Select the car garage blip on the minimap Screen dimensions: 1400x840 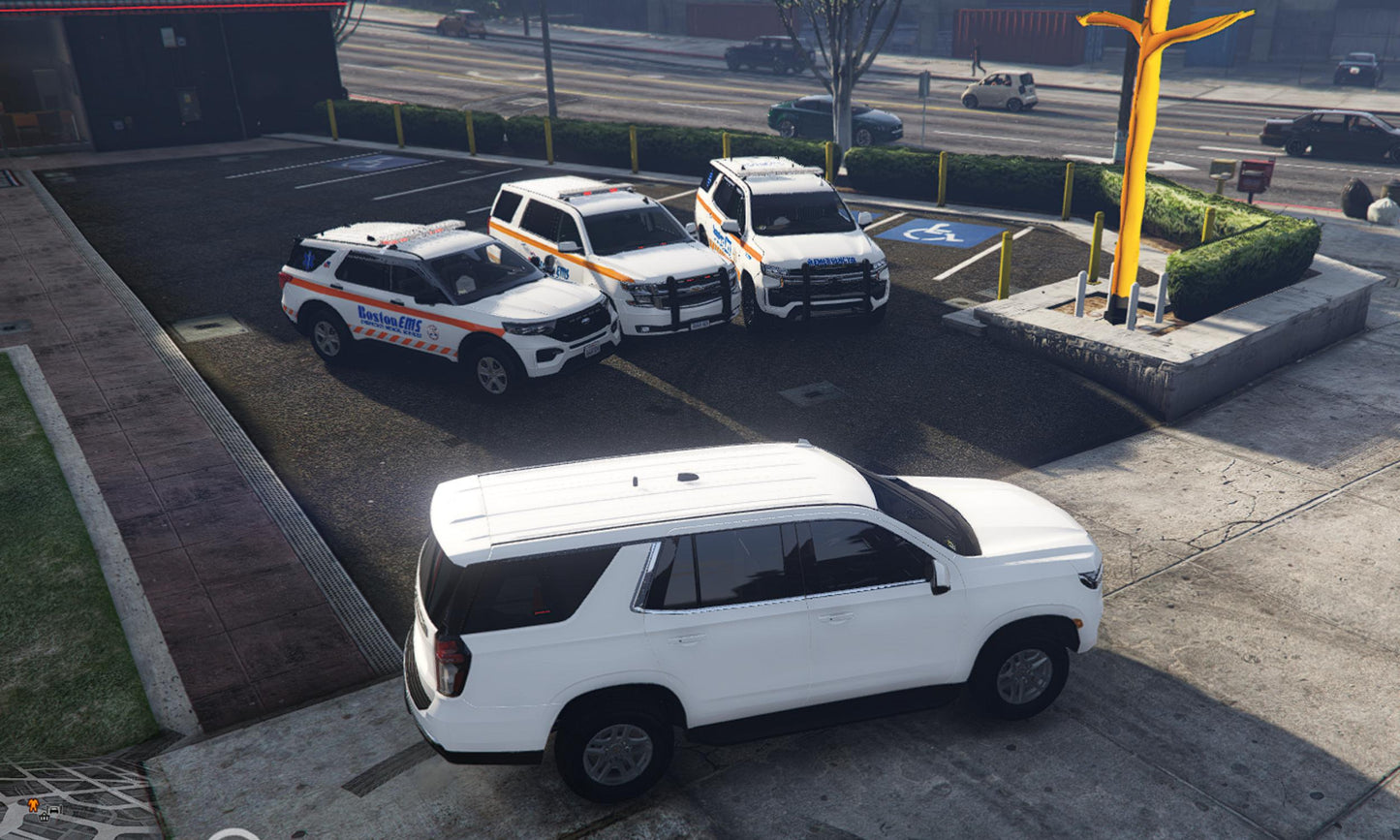(x=54, y=809)
